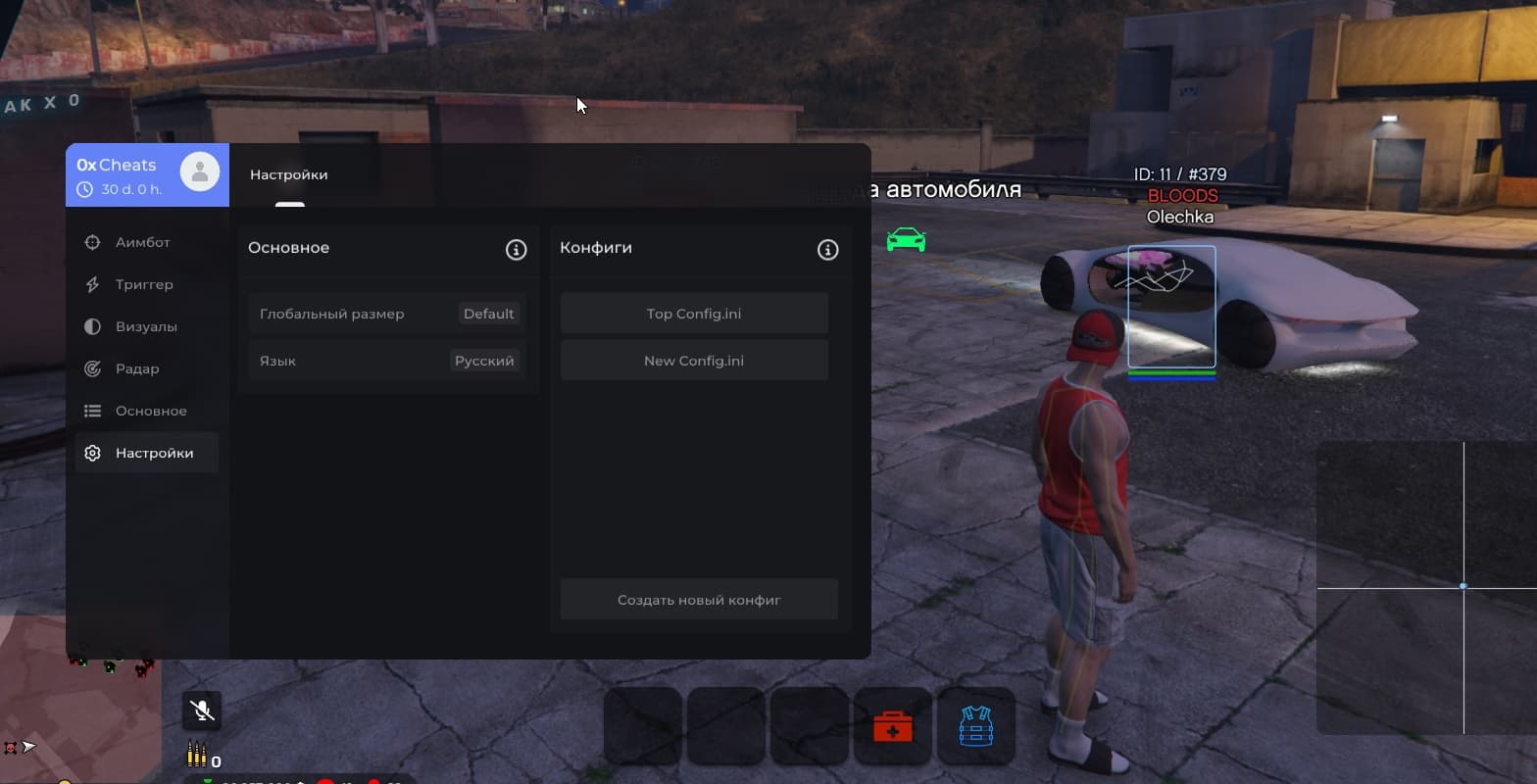The height and width of the screenshot is (784, 1537).
Task: Choose the New Config.ini entry
Action: [x=694, y=361]
